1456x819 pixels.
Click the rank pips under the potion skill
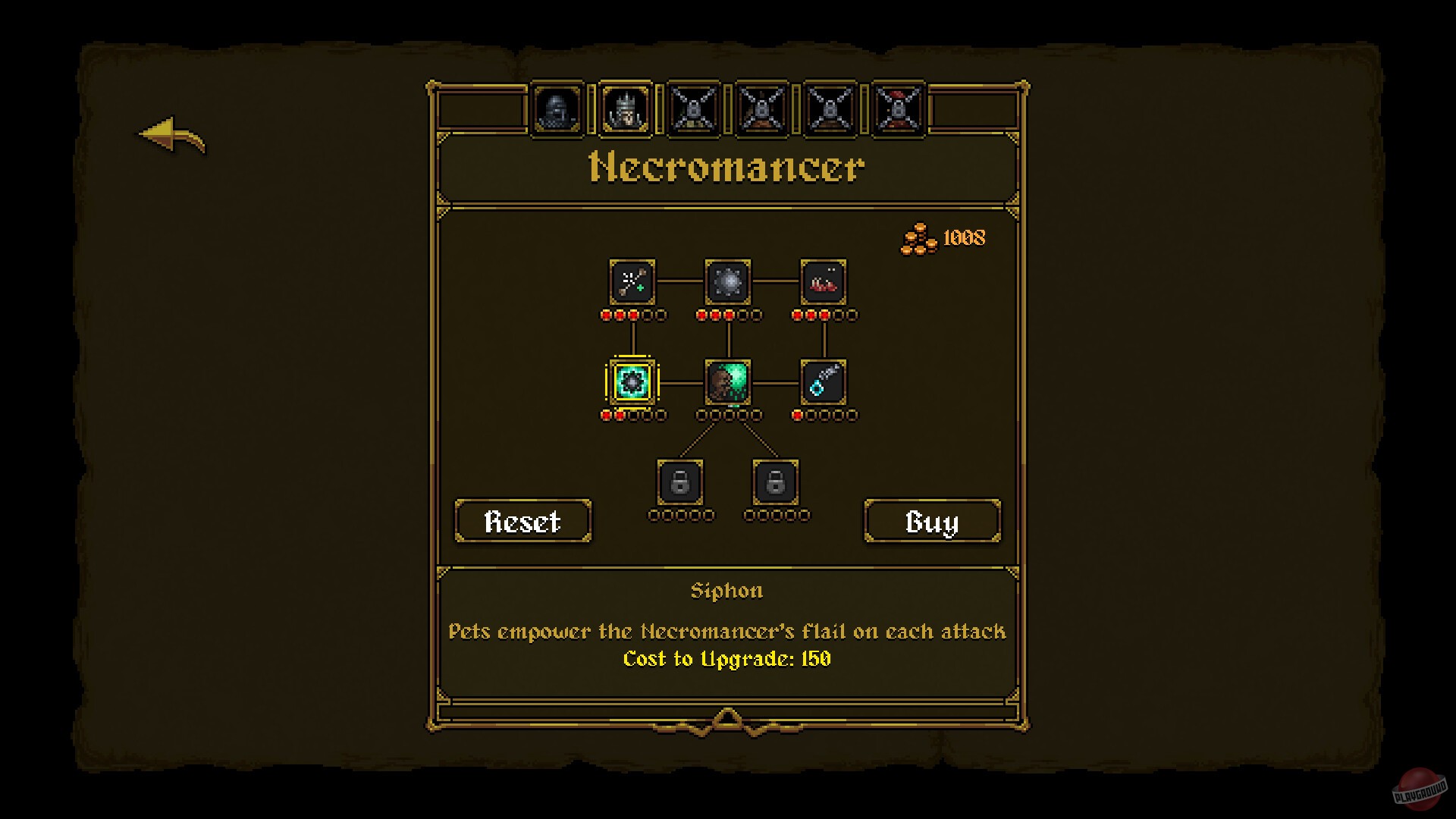click(x=824, y=415)
